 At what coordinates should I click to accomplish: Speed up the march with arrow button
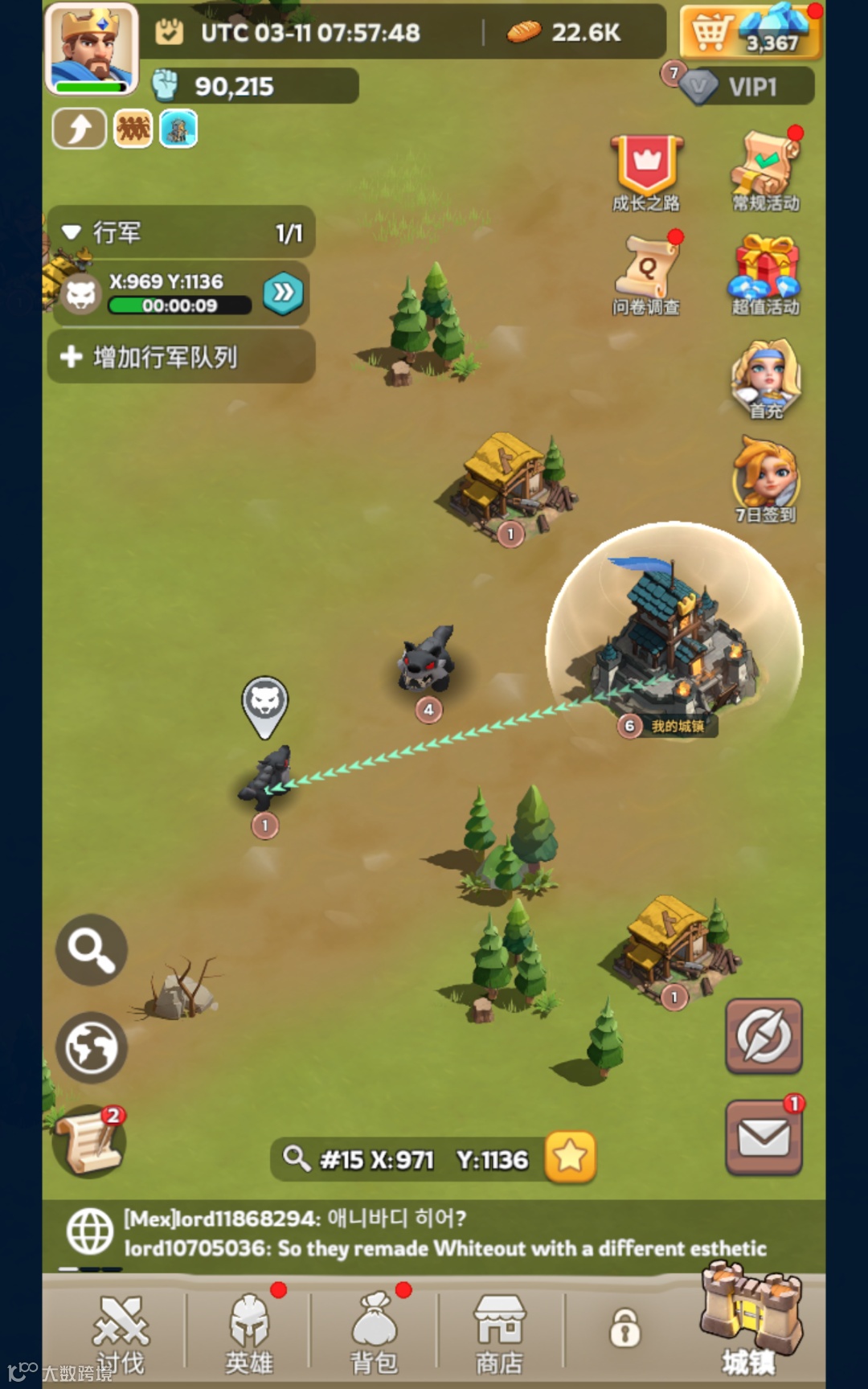(283, 293)
